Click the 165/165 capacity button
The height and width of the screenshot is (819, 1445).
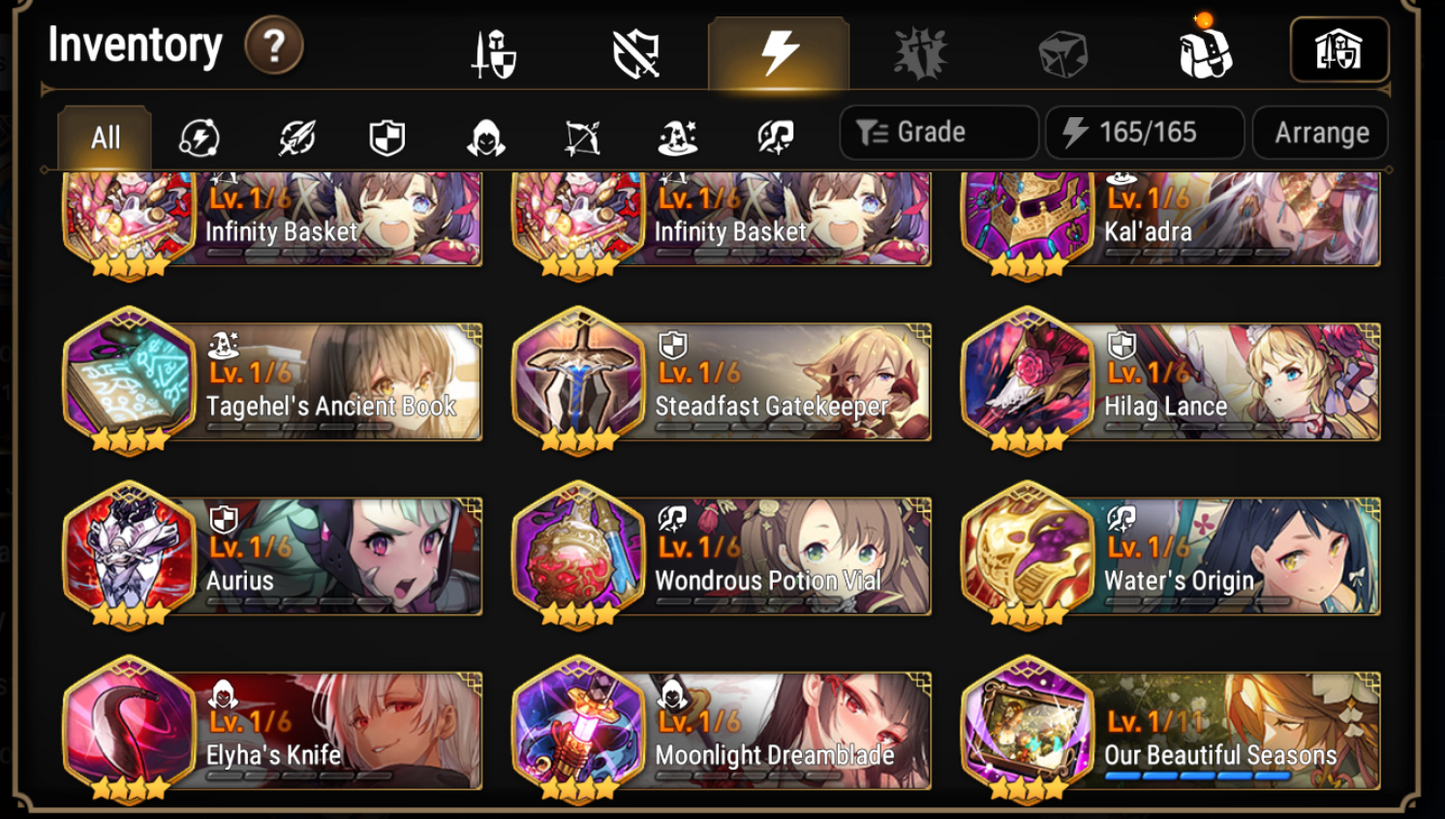[x=1144, y=131]
